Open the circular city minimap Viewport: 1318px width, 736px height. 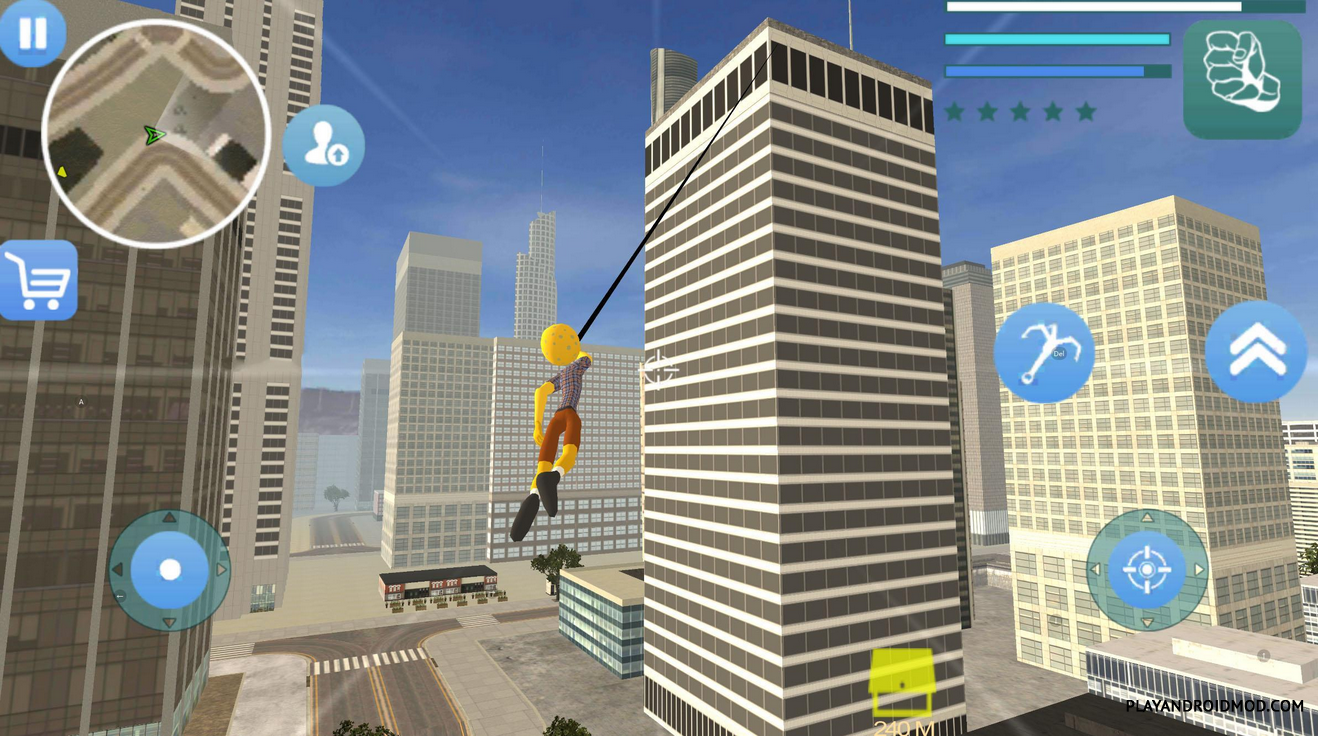click(x=156, y=134)
